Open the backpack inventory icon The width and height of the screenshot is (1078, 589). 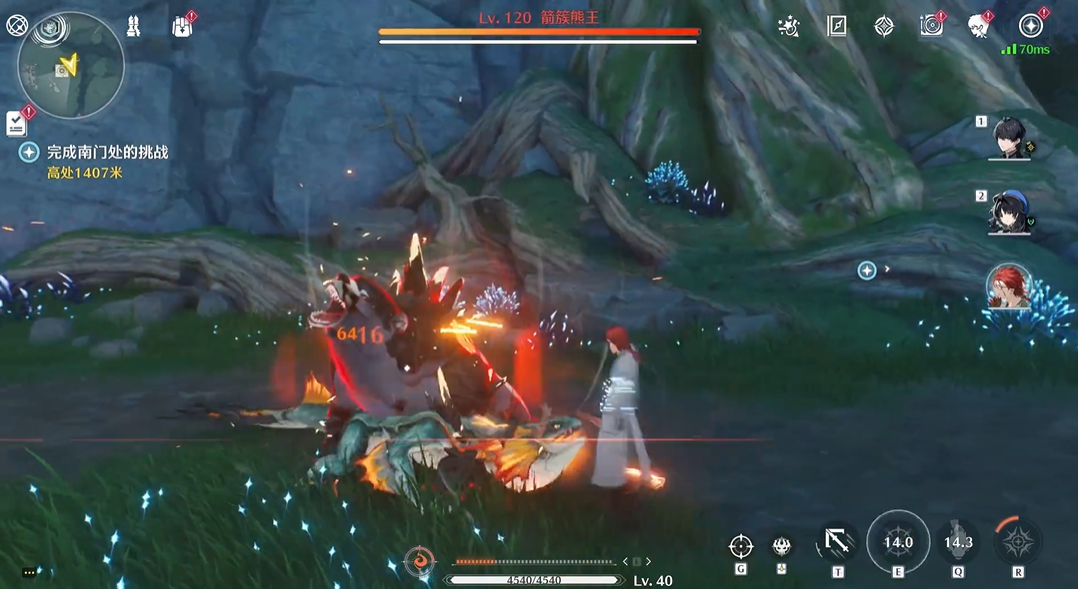(x=181, y=26)
